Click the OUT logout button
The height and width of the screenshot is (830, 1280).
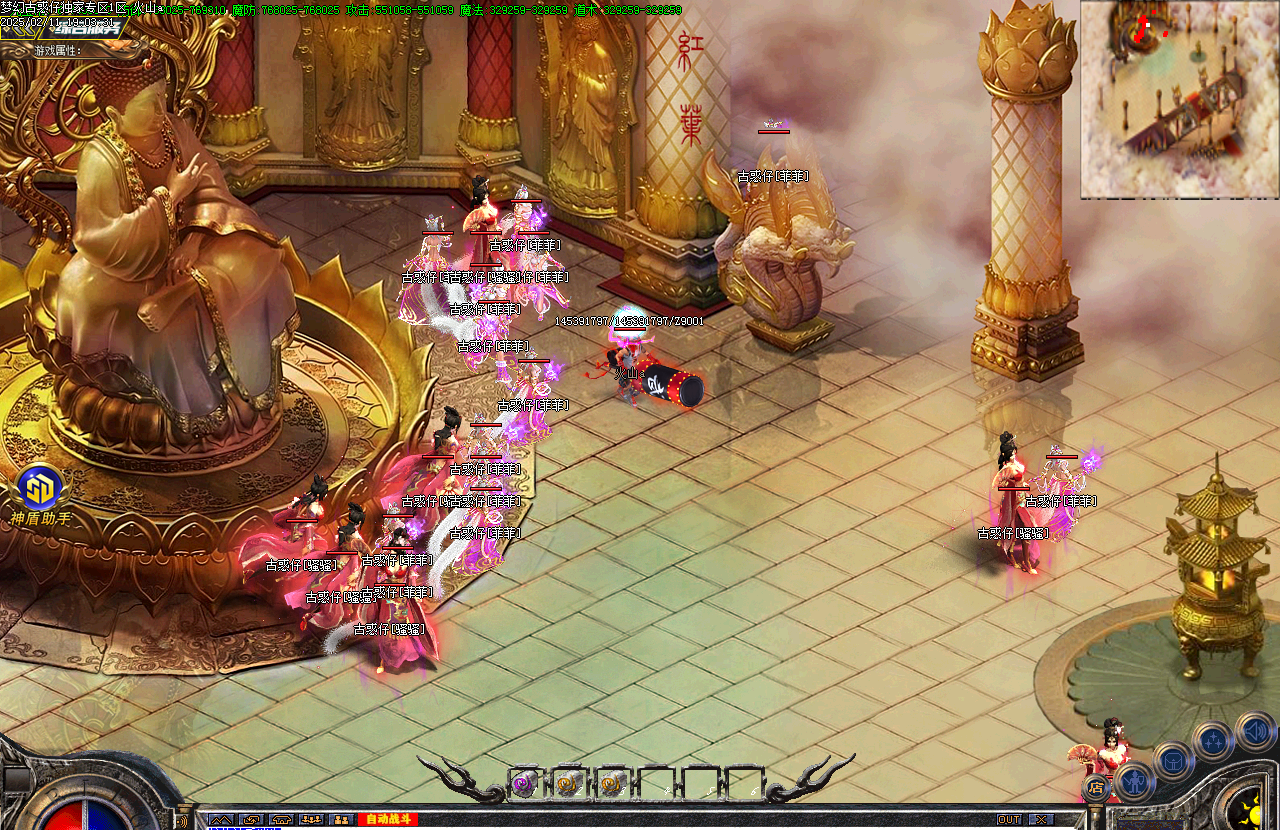point(1009,820)
